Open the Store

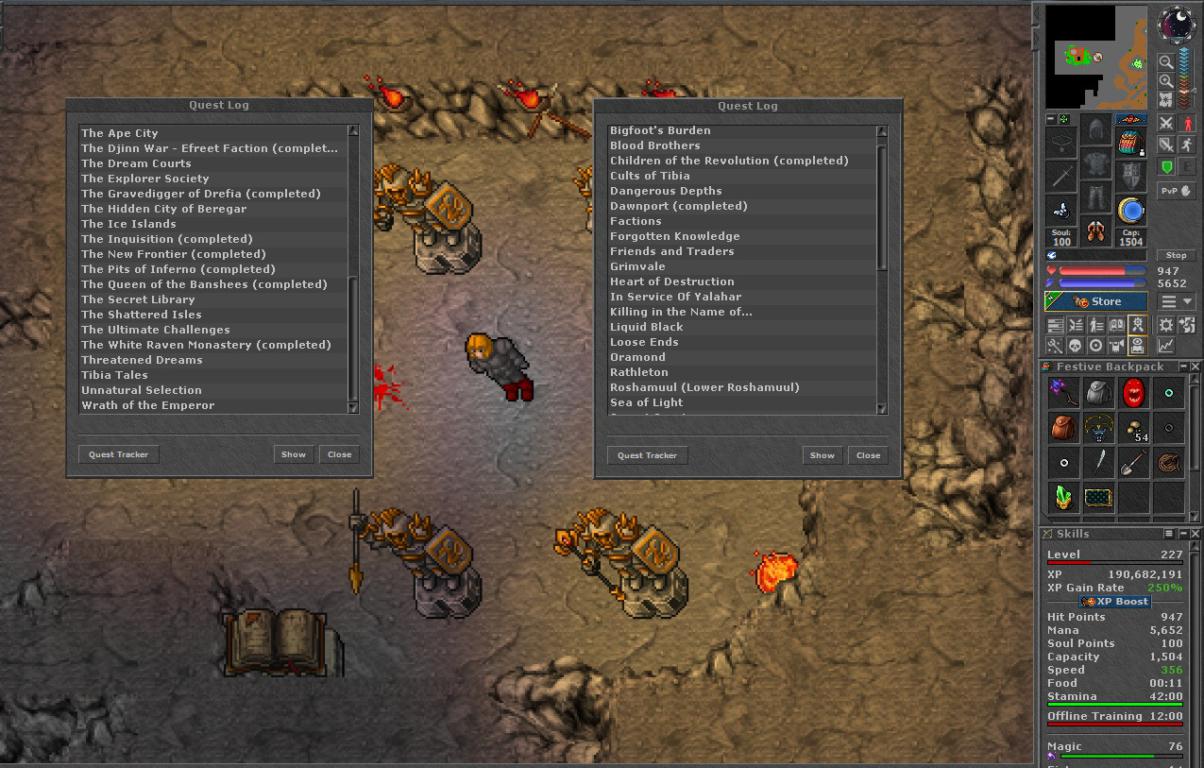tap(1097, 301)
